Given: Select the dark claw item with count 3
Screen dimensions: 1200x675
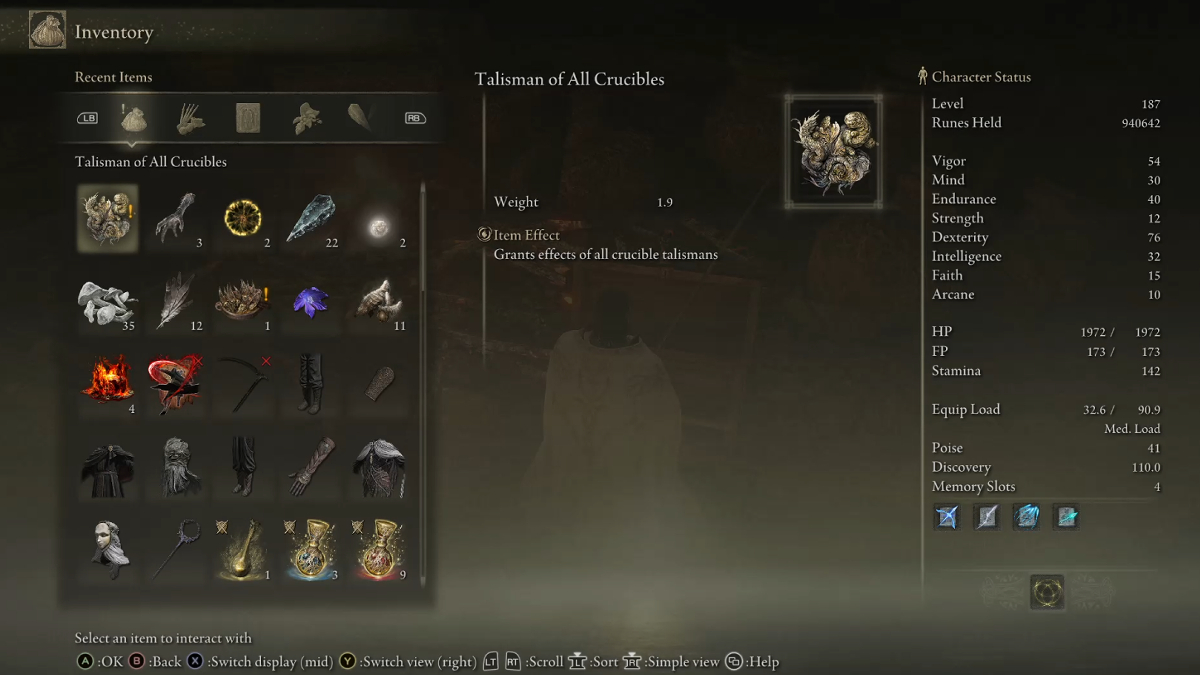Looking at the screenshot, I should click(x=175, y=218).
